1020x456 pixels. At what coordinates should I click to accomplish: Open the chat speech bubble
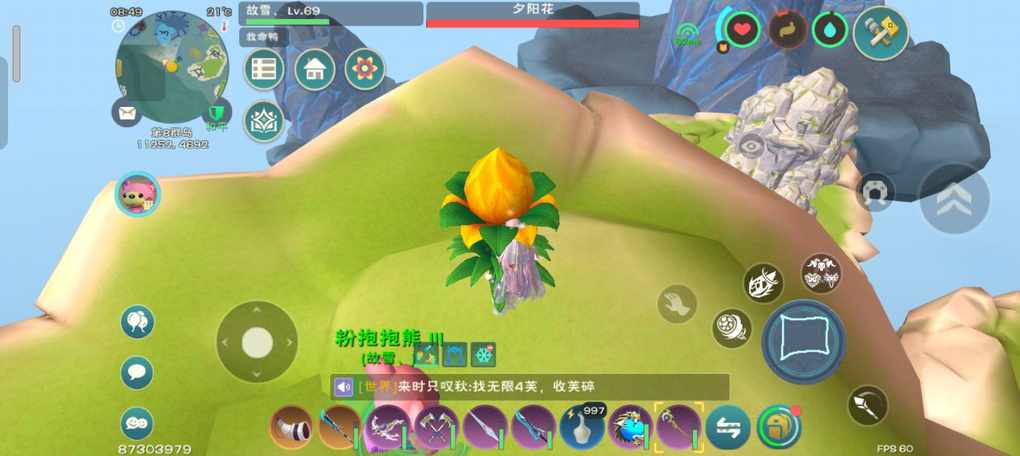click(137, 373)
